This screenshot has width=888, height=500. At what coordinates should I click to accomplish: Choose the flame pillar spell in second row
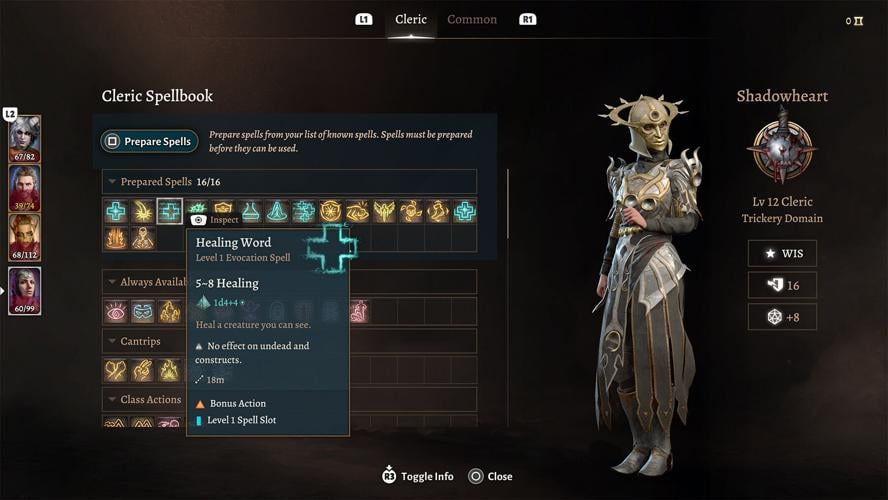point(116,238)
